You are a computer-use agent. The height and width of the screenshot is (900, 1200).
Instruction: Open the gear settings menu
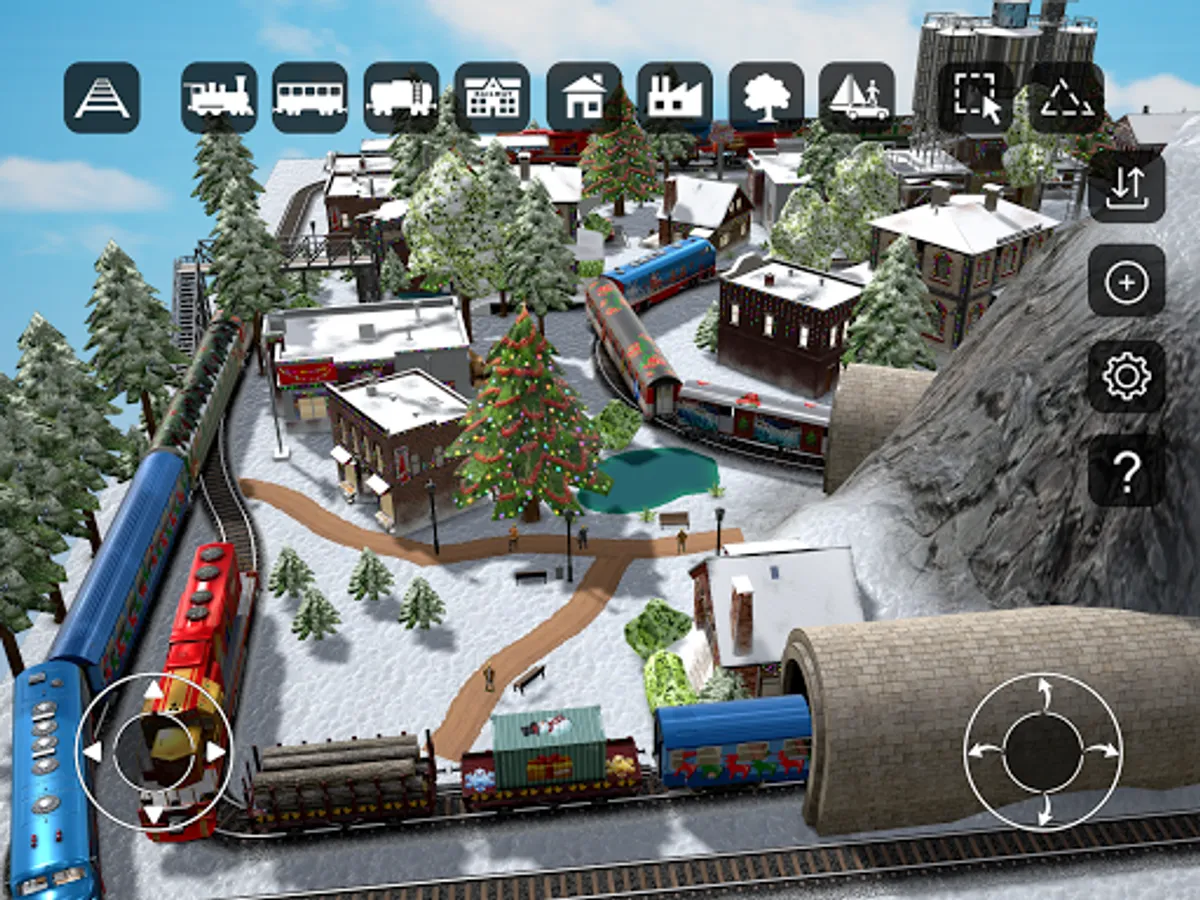point(1127,377)
